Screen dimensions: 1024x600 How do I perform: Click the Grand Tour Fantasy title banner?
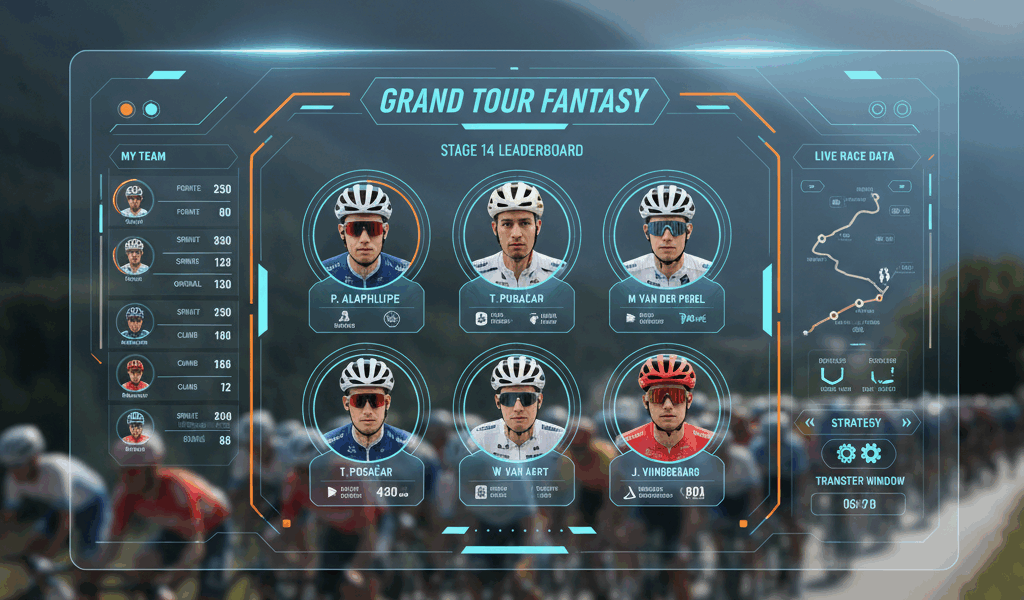[514, 101]
